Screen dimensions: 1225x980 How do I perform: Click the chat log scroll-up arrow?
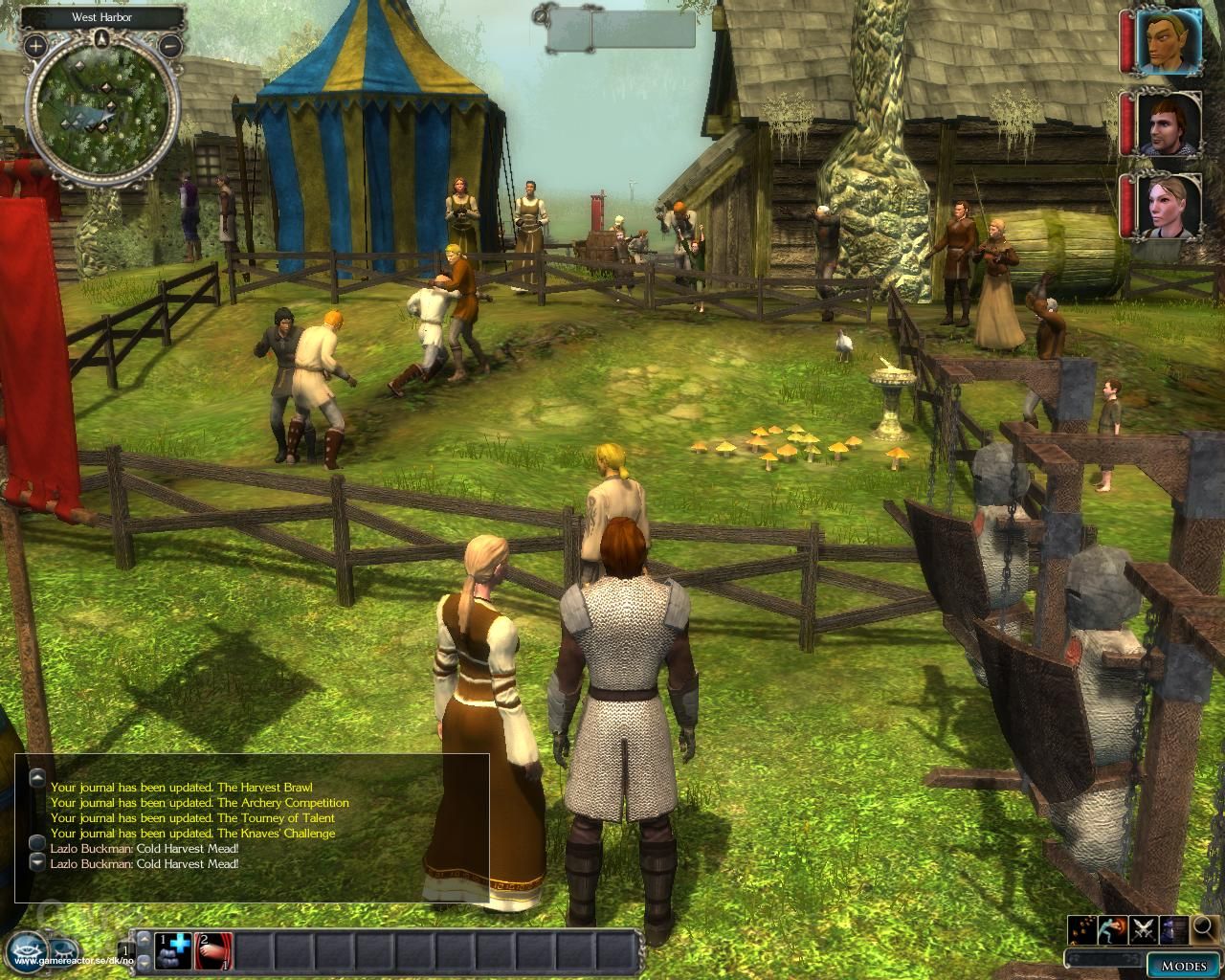coord(36,776)
